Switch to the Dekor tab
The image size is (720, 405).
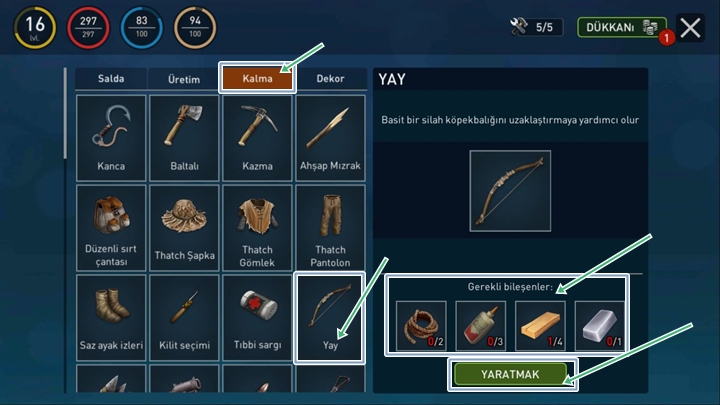click(331, 79)
